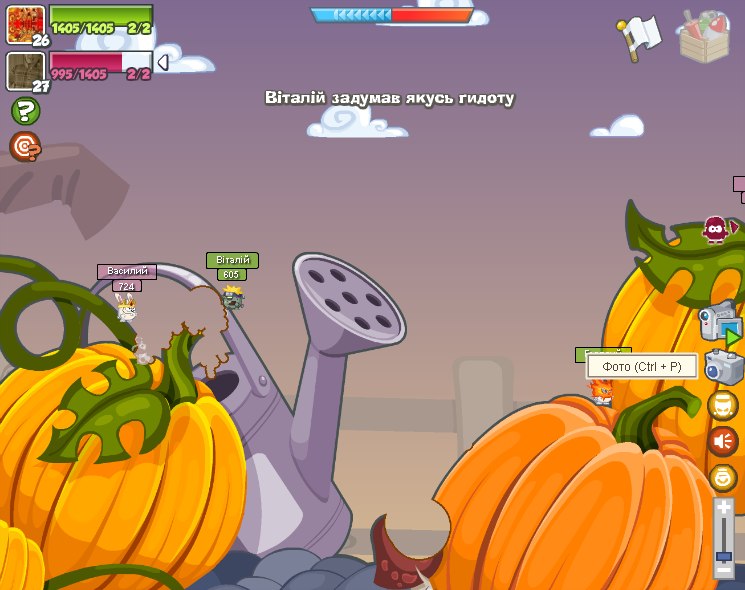Toggle sound with the red speaker button
745x590 pixels.
pos(722,441)
